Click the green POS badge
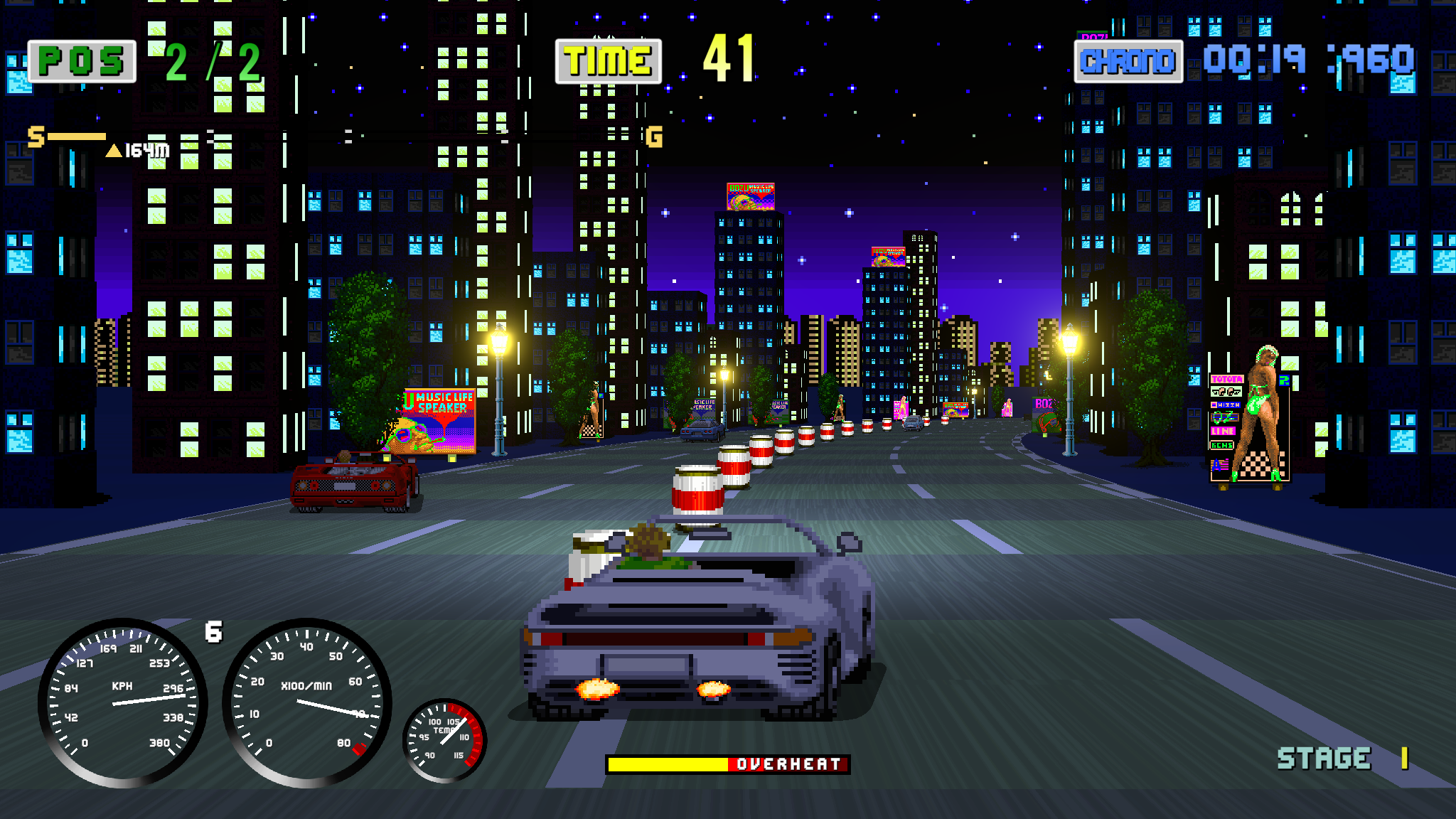Viewport: 1456px width, 819px height. pyautogui.click(x=80, y=61)
